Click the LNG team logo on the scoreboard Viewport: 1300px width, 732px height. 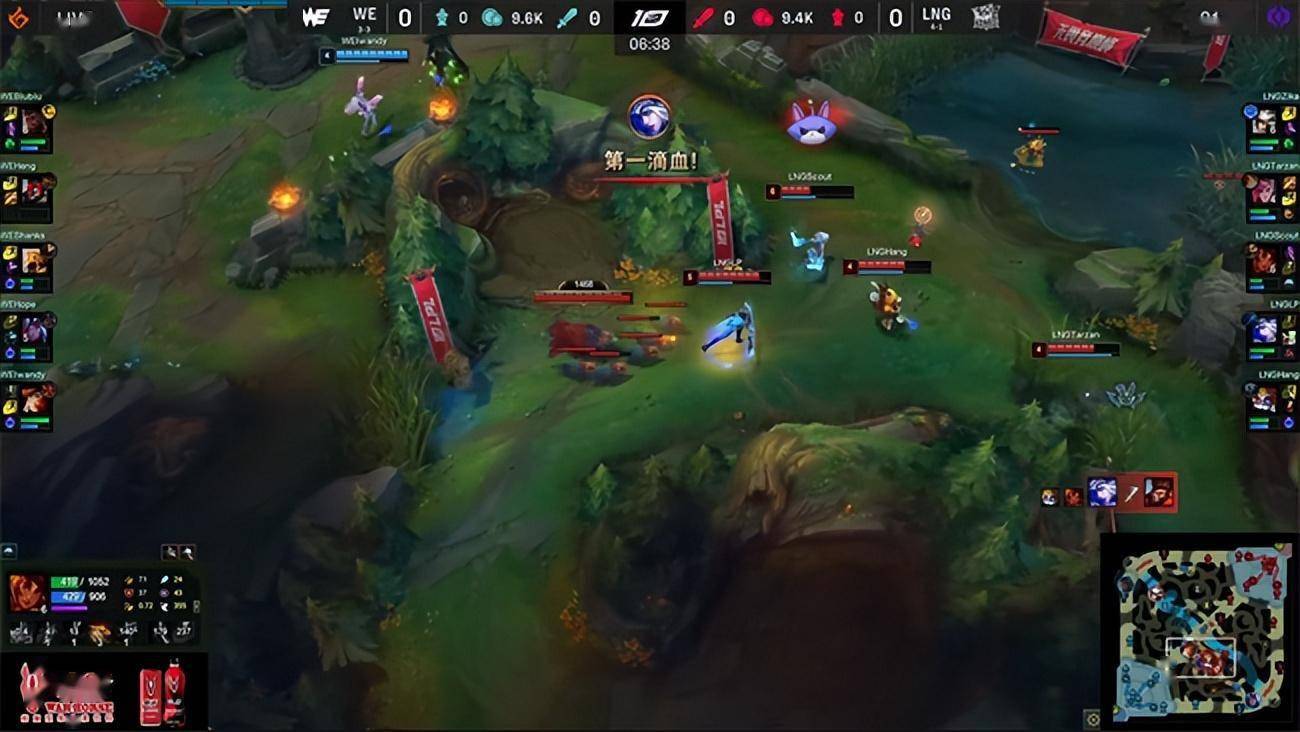[986, 17]
